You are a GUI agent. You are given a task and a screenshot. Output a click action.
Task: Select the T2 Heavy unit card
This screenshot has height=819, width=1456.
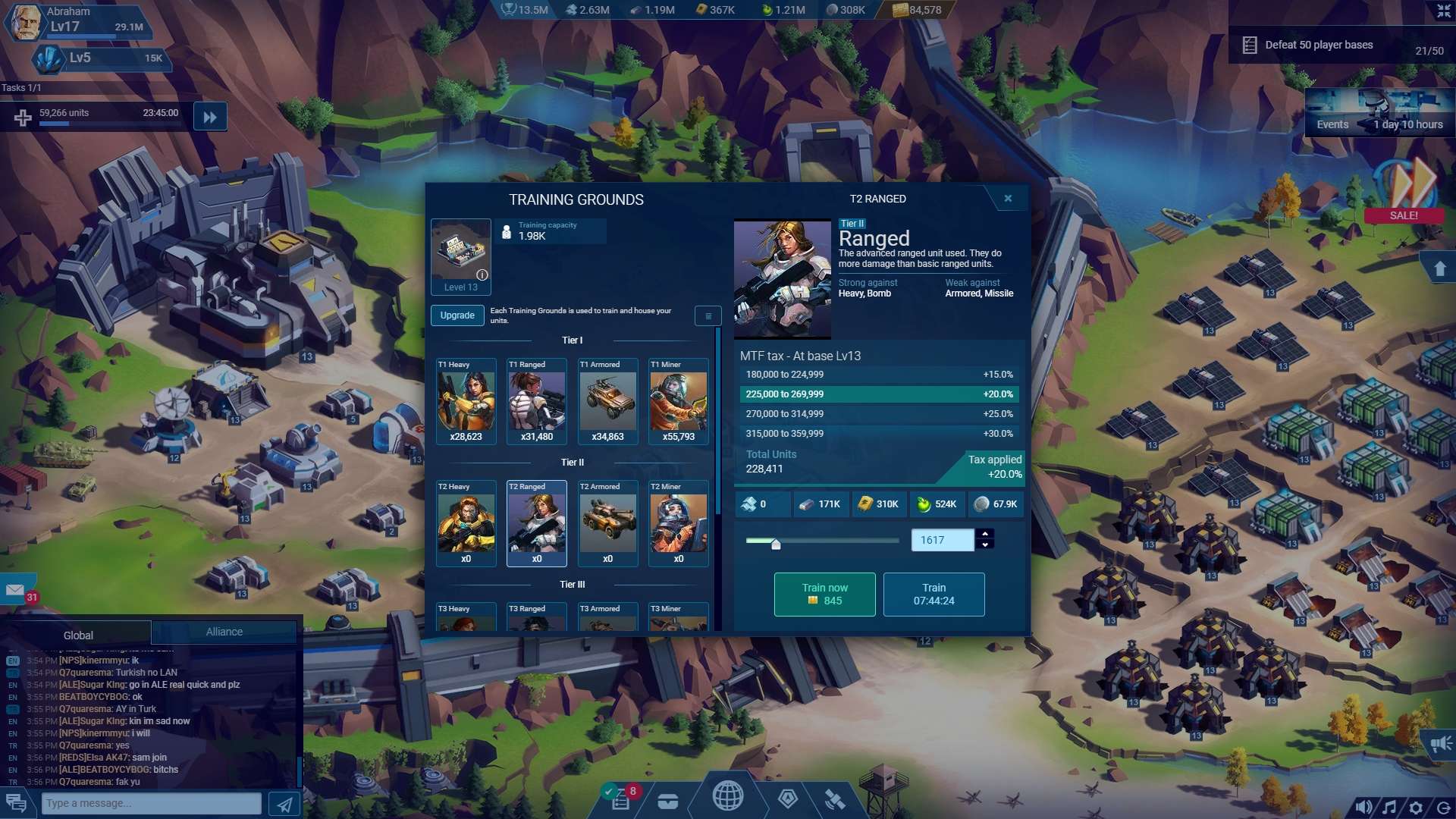coord(466,523)
